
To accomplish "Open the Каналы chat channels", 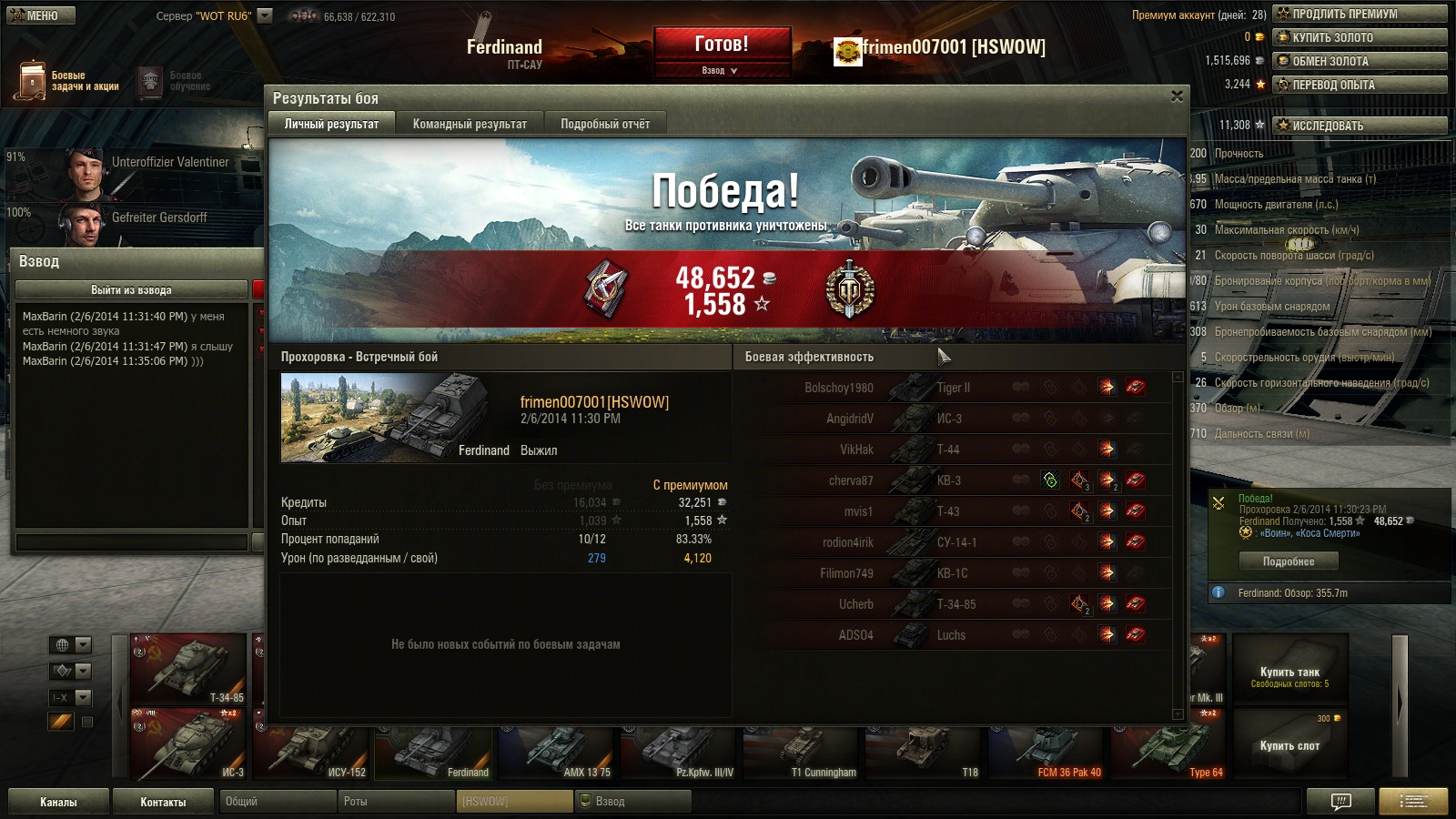I will 58,802.
